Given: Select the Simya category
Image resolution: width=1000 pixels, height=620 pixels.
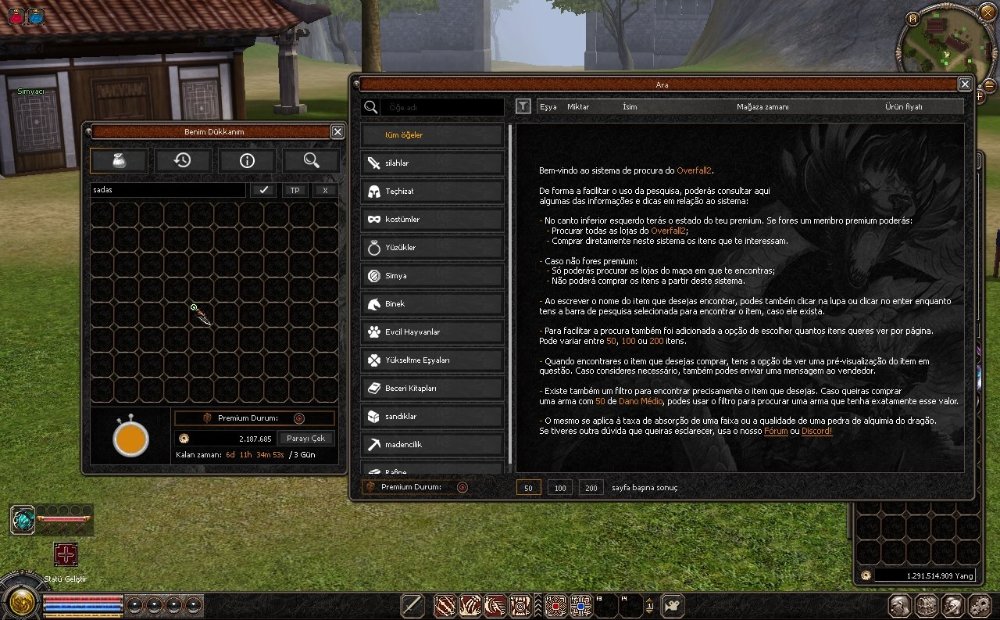Looking at the screenshot, I should point(432,275).
